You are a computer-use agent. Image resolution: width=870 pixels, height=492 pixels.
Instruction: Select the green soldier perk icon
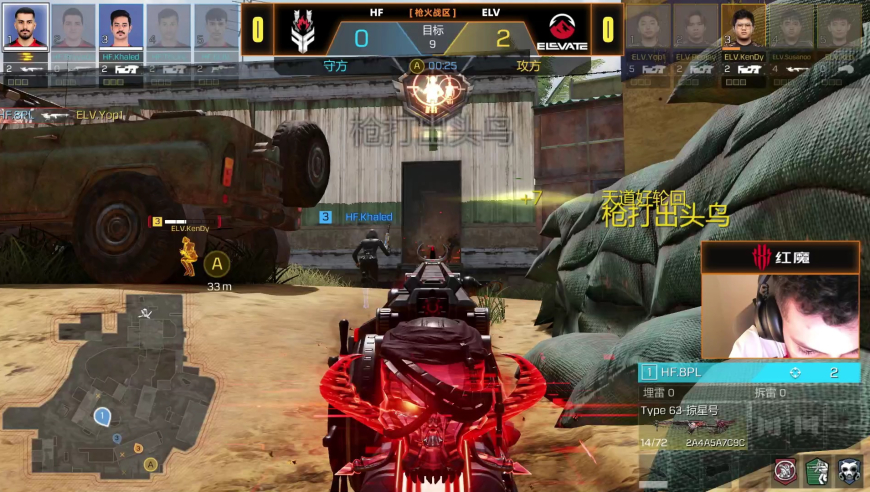pyautogui.click(x=818, y=470)
